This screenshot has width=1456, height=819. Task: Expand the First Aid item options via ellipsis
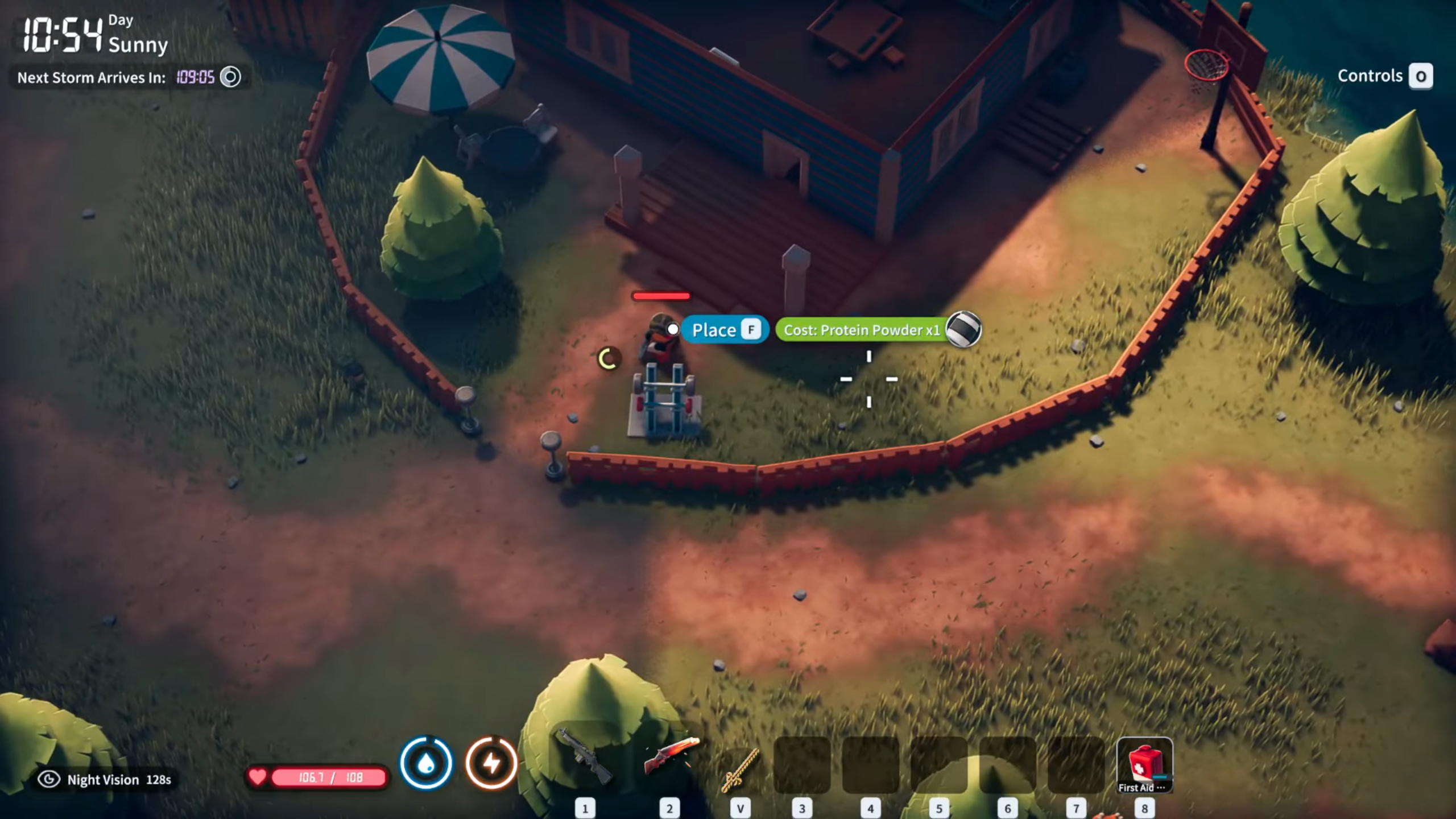pyautogui.click(x=1162, y=788)
